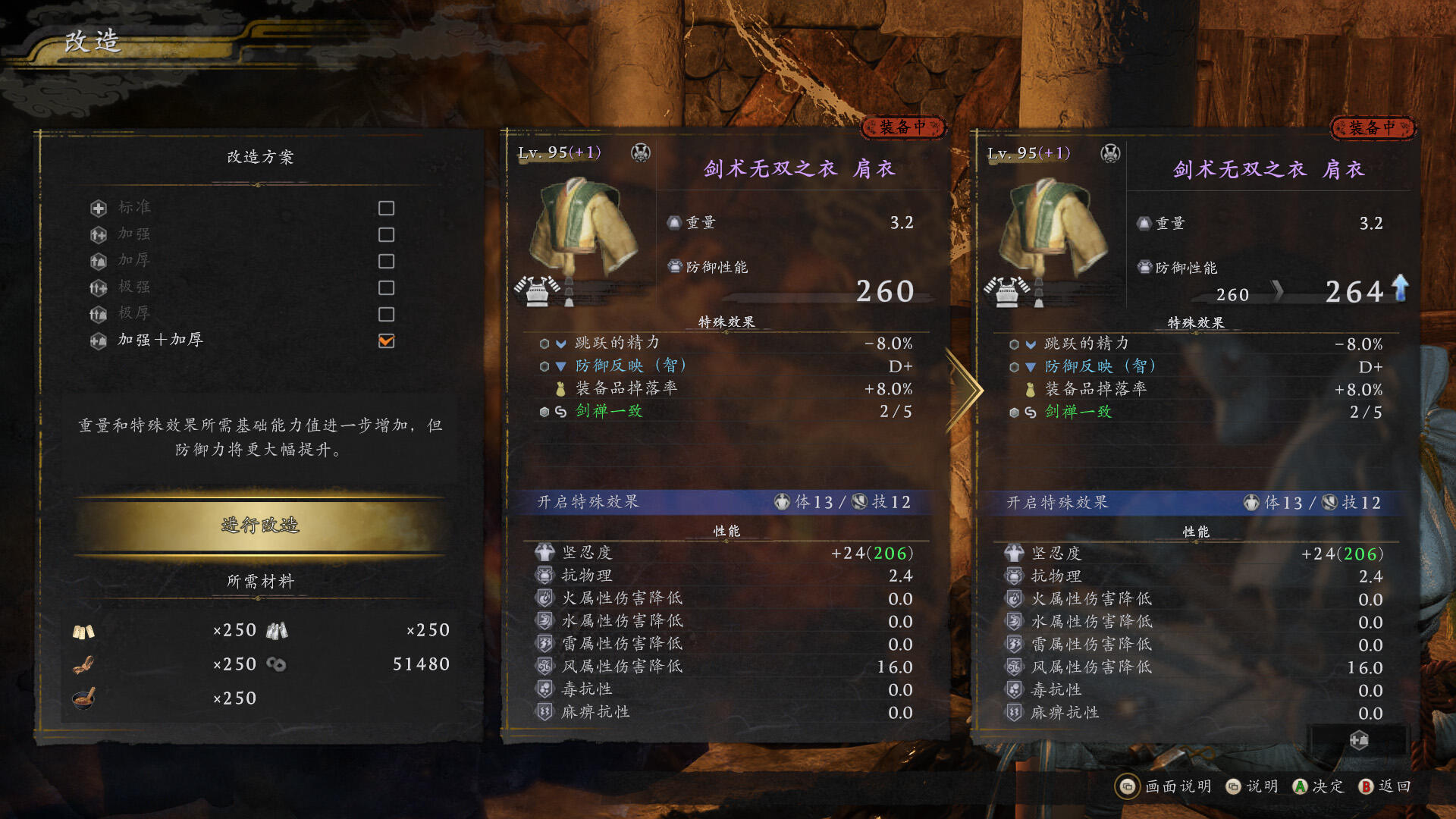Select the 剑禅一致 set effect on current armor
1456x819 pixels.
tap(609, 411)
